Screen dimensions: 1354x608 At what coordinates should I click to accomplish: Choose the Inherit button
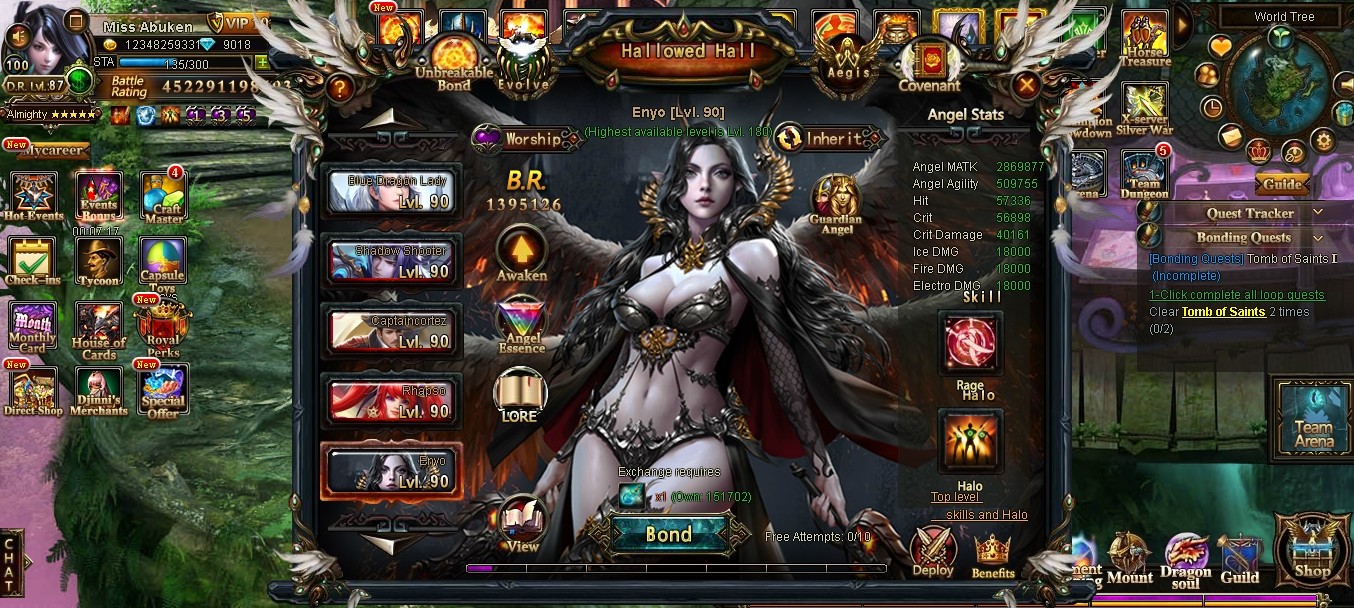[832, 139]
